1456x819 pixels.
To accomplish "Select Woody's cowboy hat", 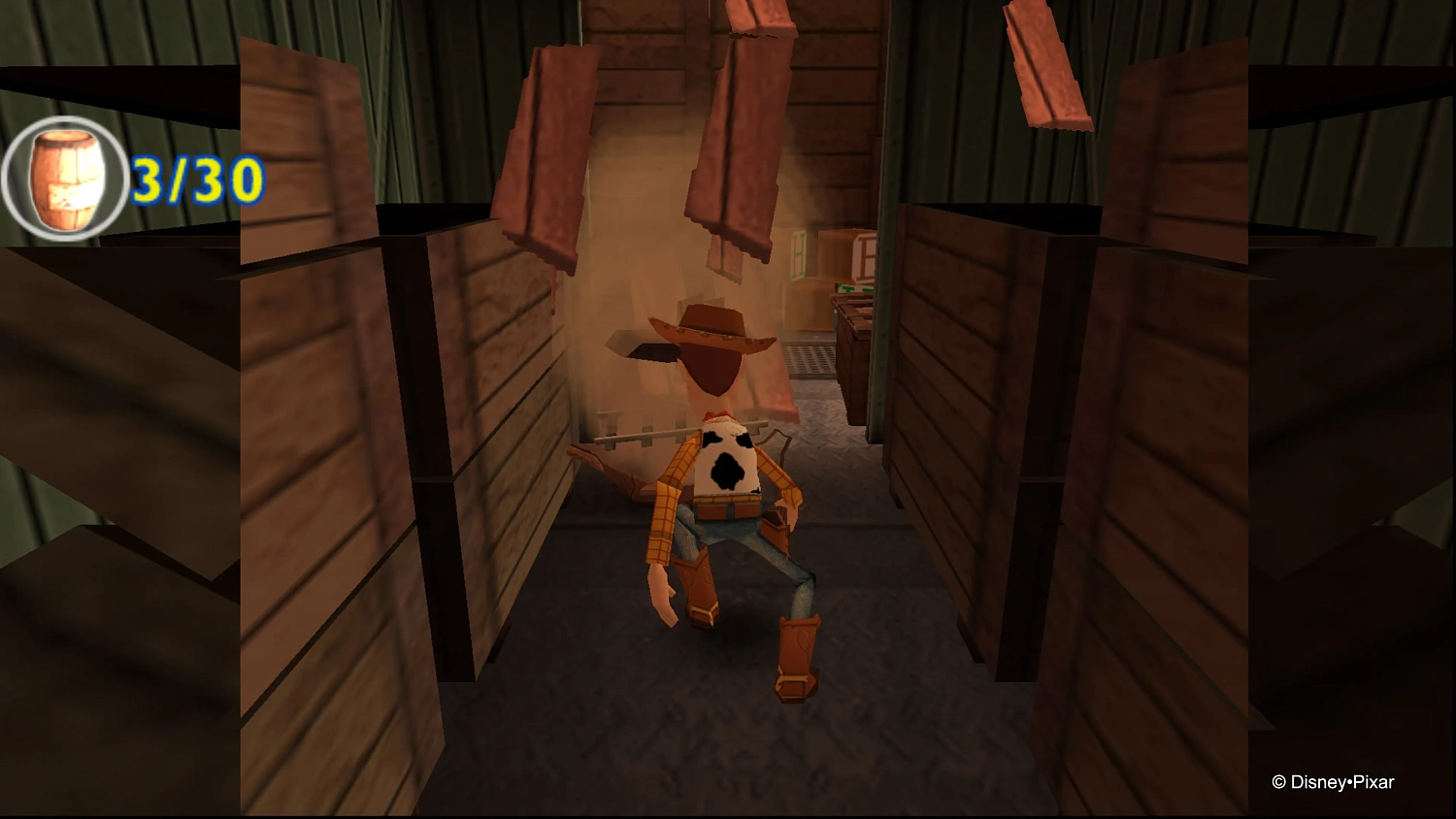I will tap(711, 330).
